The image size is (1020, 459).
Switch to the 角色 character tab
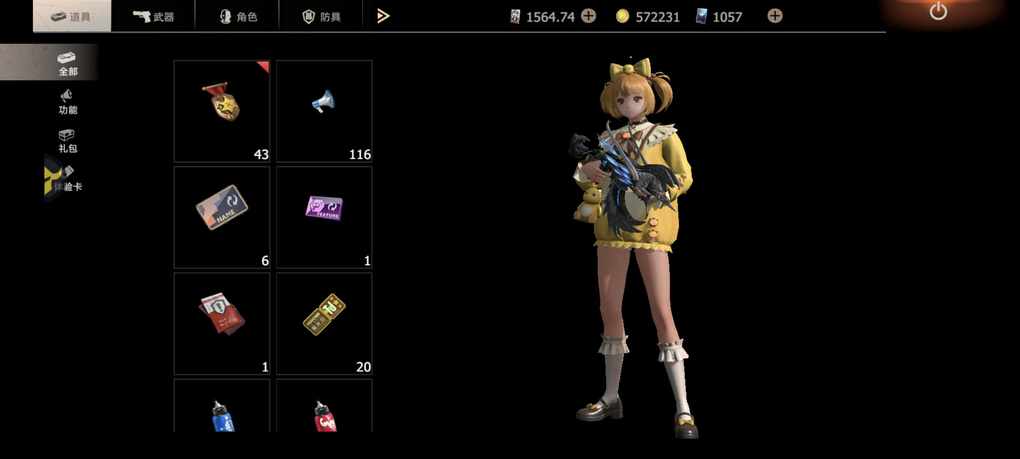pos(240,16)
